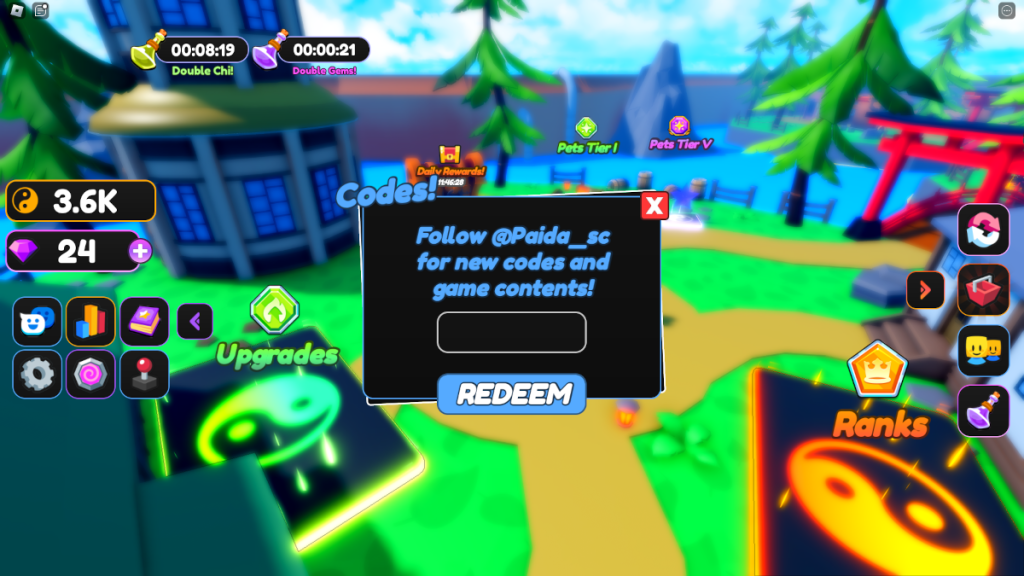Open the Roblox chat button in the top-right corner
The width and height of the screenshot is (1024, 576).
(1007, 11)
